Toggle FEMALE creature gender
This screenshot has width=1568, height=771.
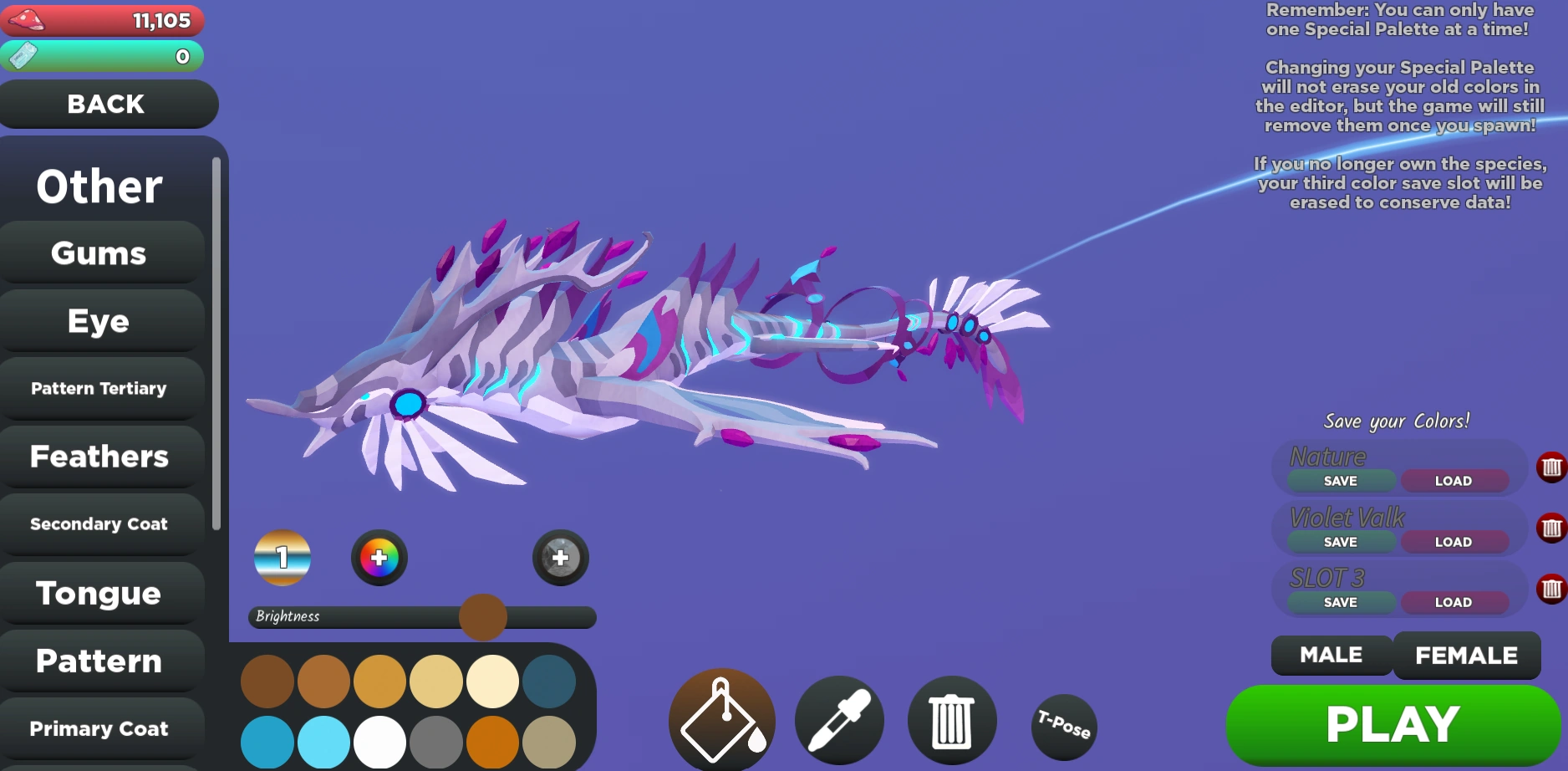tap(1466, 656)
